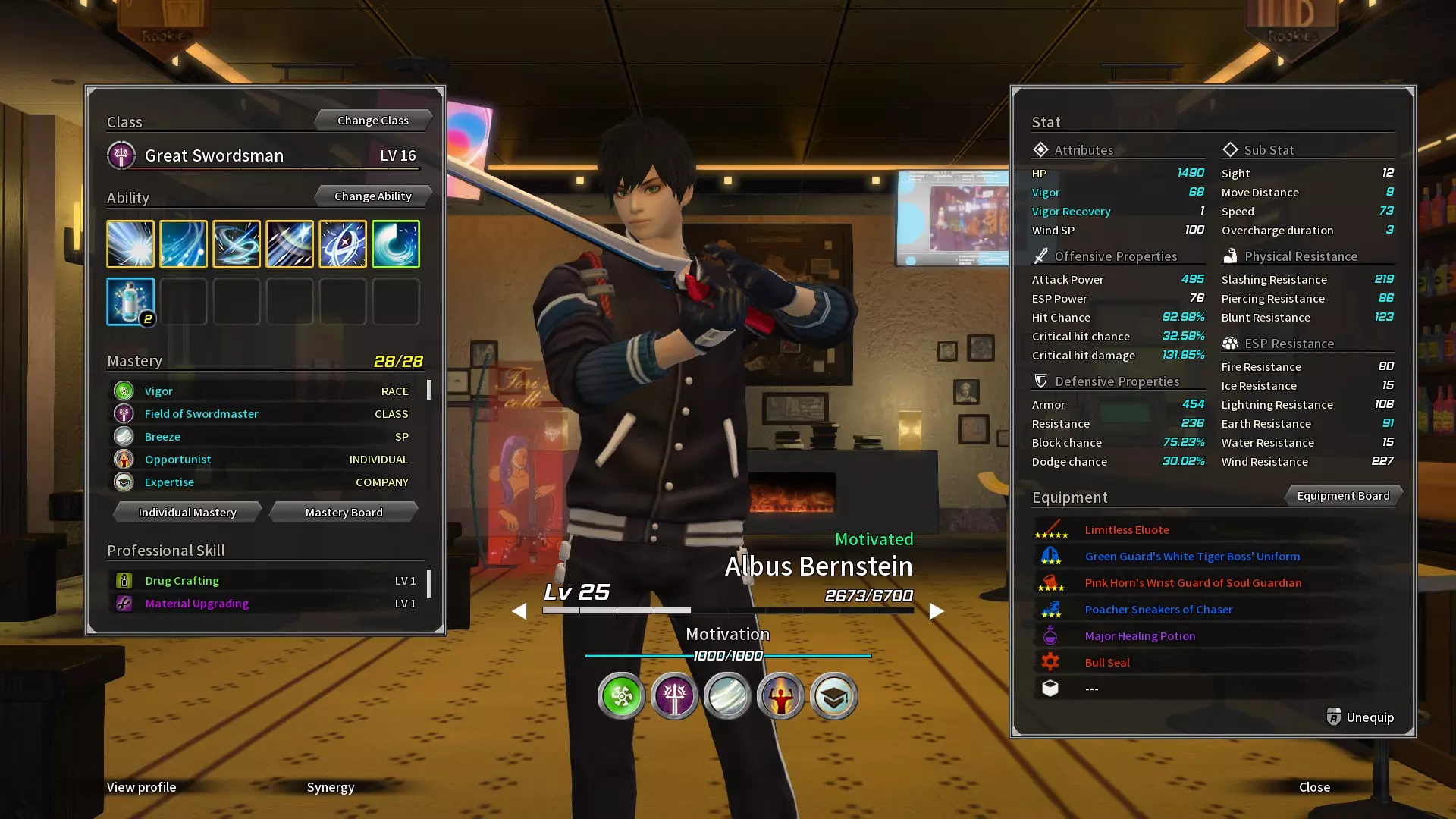
Task: Open the Mastery Board
Action: (x=344, y=513)
